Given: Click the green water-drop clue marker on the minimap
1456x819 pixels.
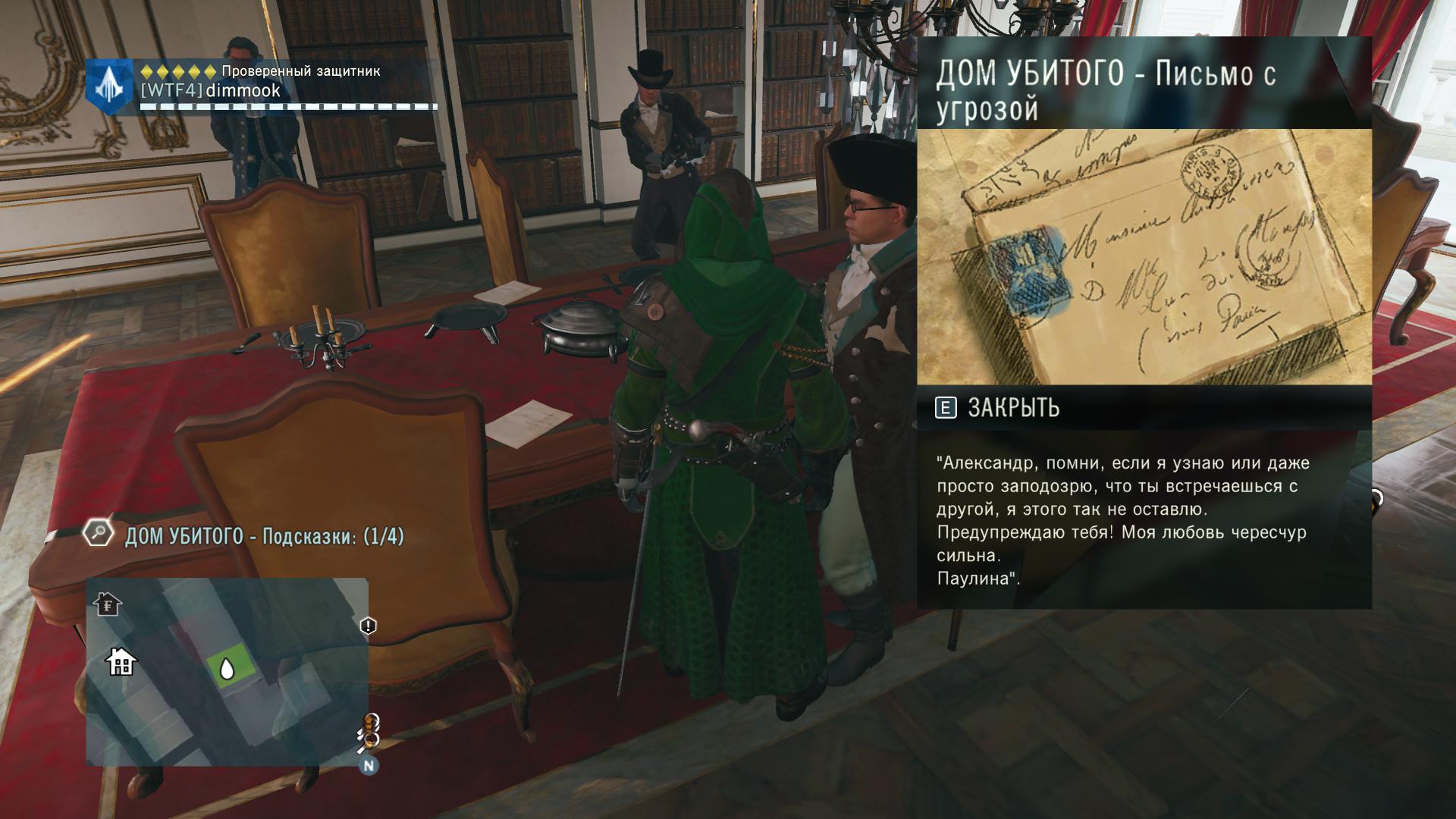Looking at the screenshot, I should click(226, 668).
